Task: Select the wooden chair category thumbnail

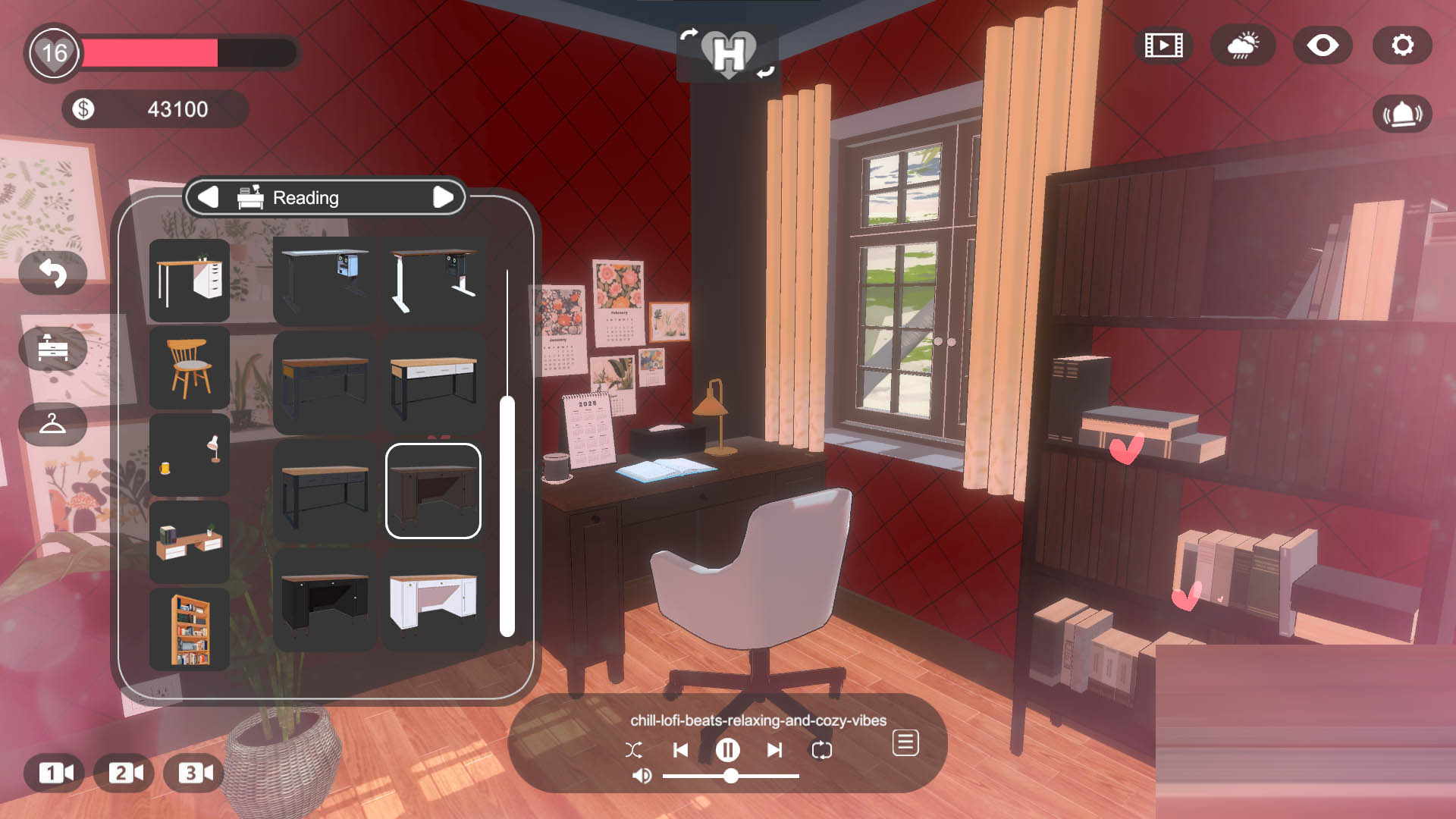Action: 189,368
